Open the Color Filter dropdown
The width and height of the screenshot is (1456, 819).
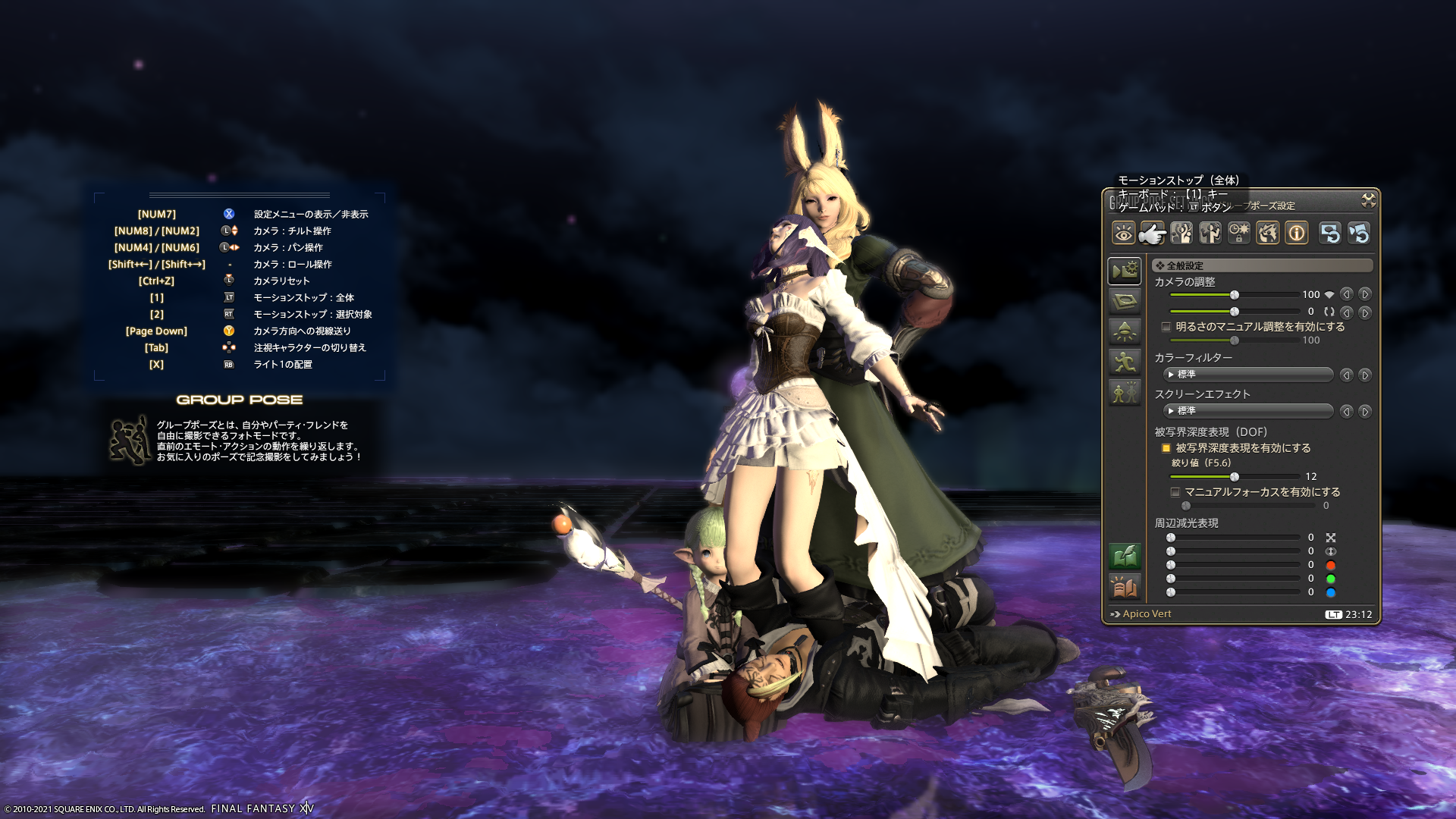(x=1247, y=375)
